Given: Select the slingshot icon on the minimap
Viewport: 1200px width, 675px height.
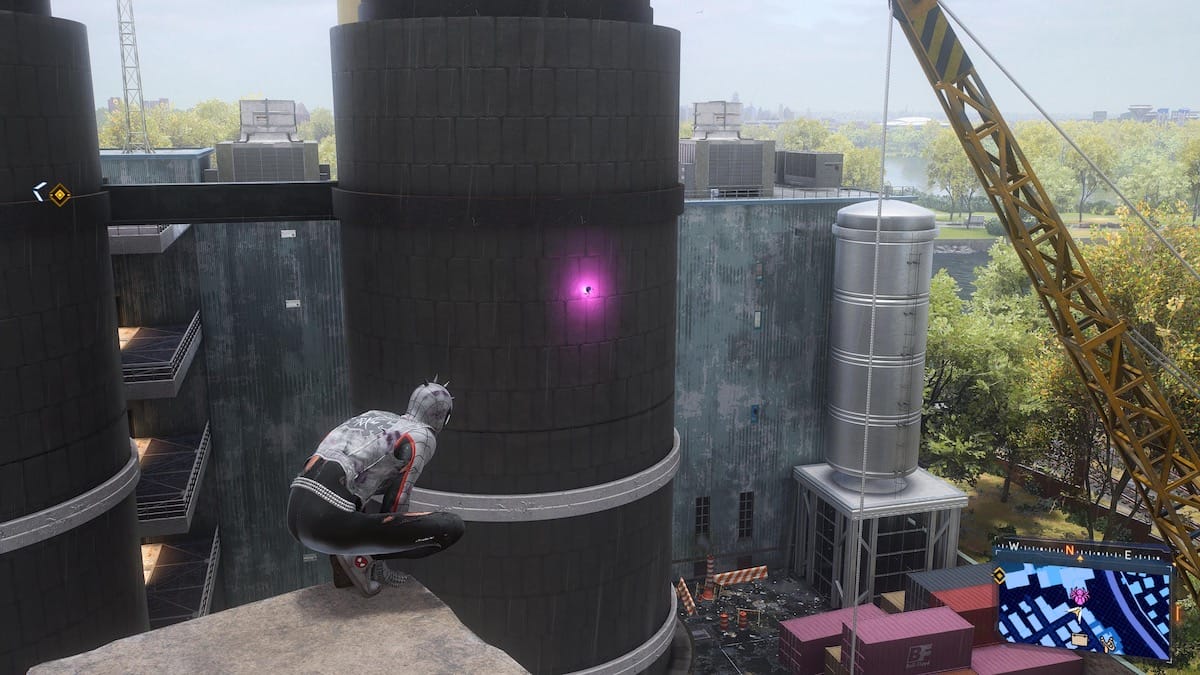Looking at the screenshot, I should coord(1108,644).
